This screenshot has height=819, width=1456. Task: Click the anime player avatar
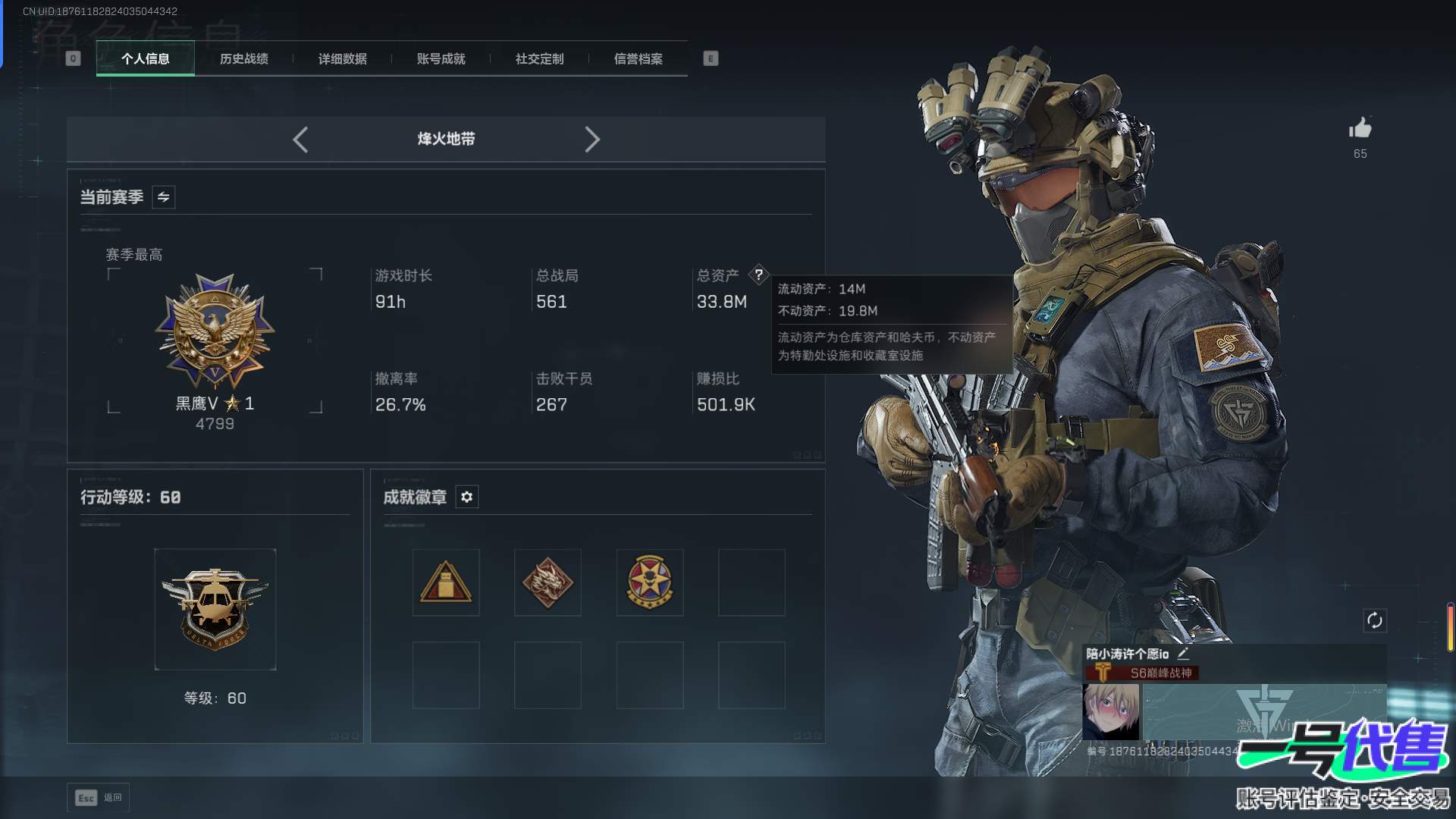(x=1110, y=711)
